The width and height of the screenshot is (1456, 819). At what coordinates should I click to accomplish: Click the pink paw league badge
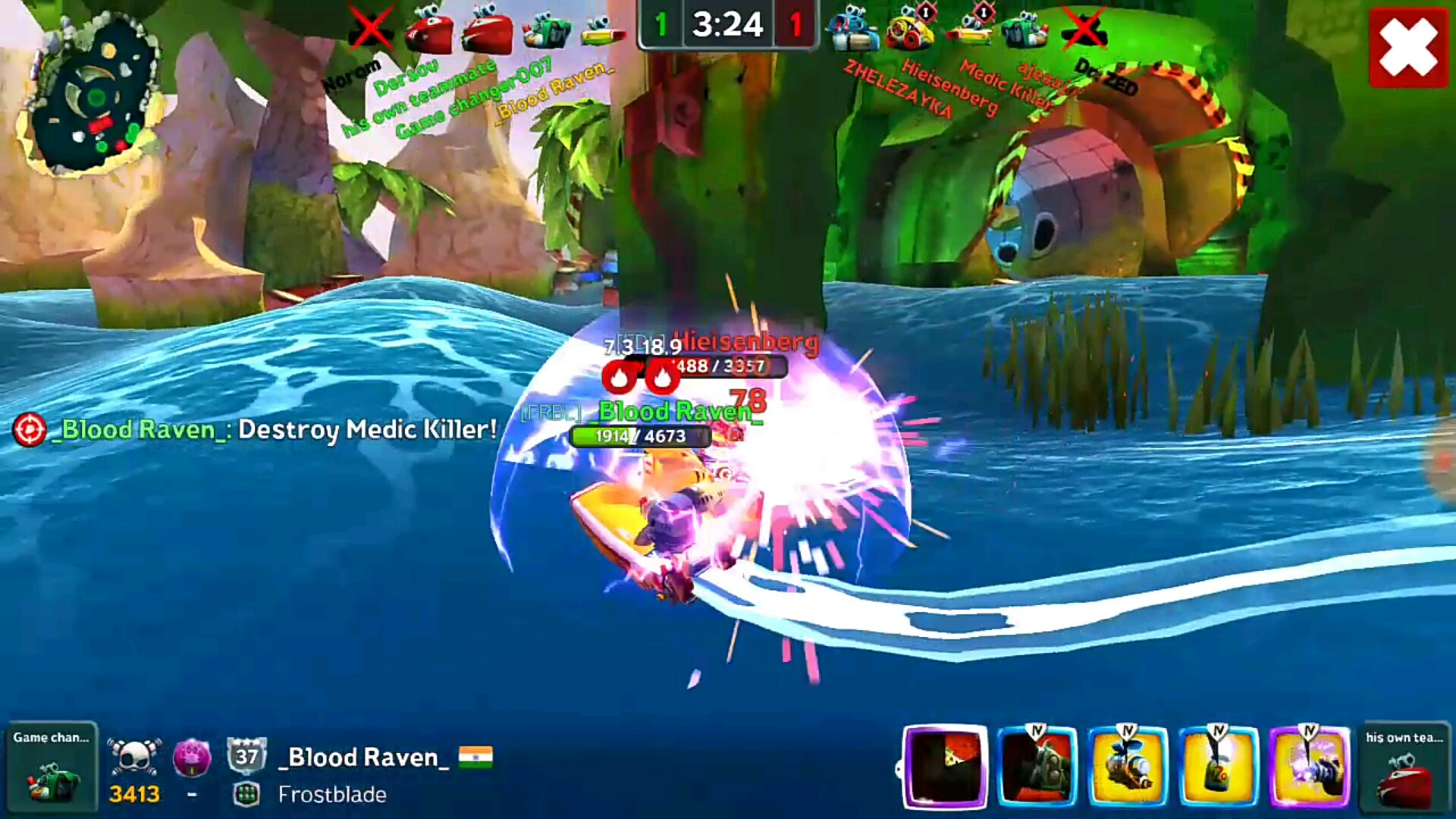[x=192, y=757]
